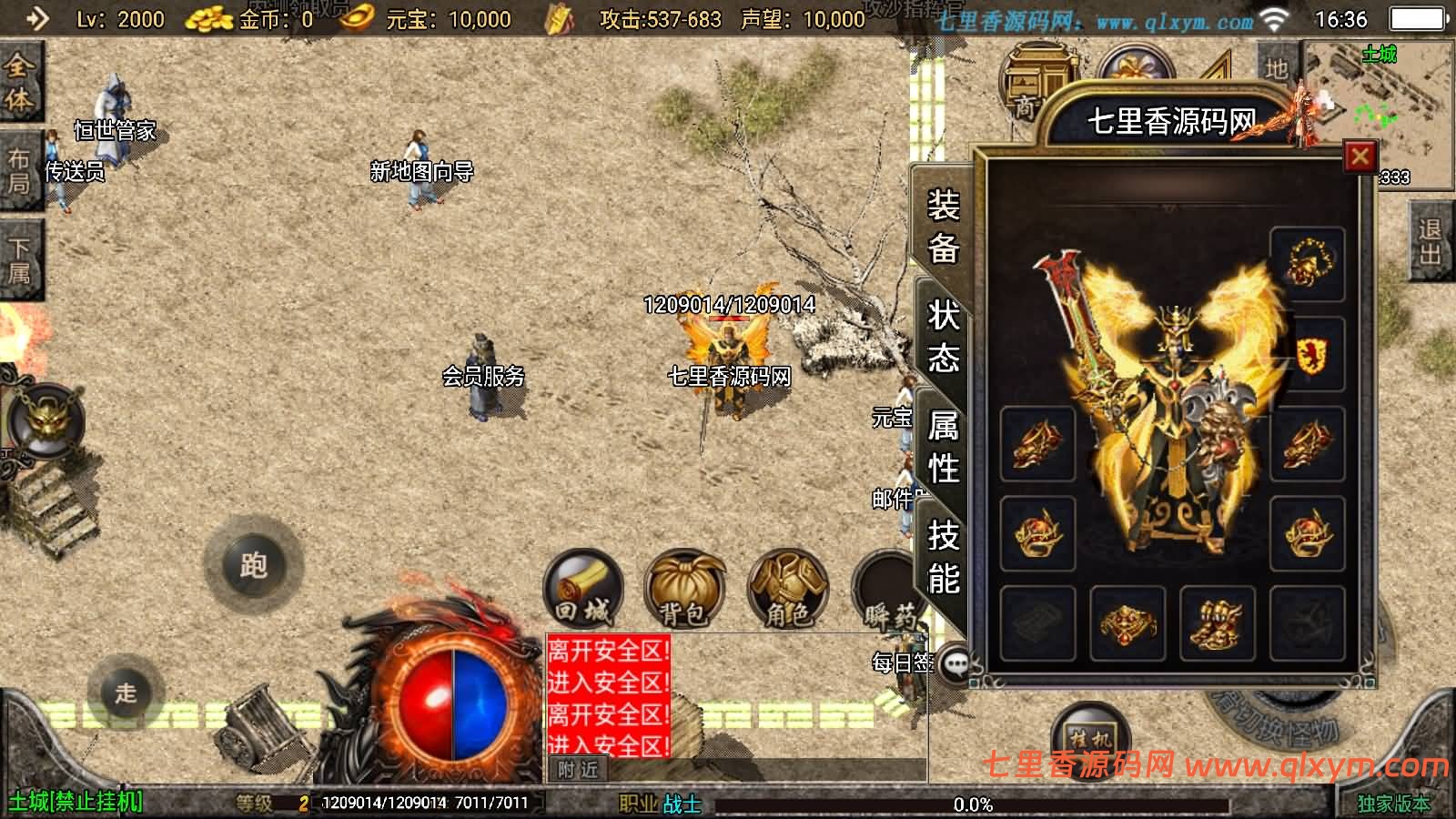Expand the top-left arrow menu
The height and width of the screenshot is (819, 1456).
(36, 18)
